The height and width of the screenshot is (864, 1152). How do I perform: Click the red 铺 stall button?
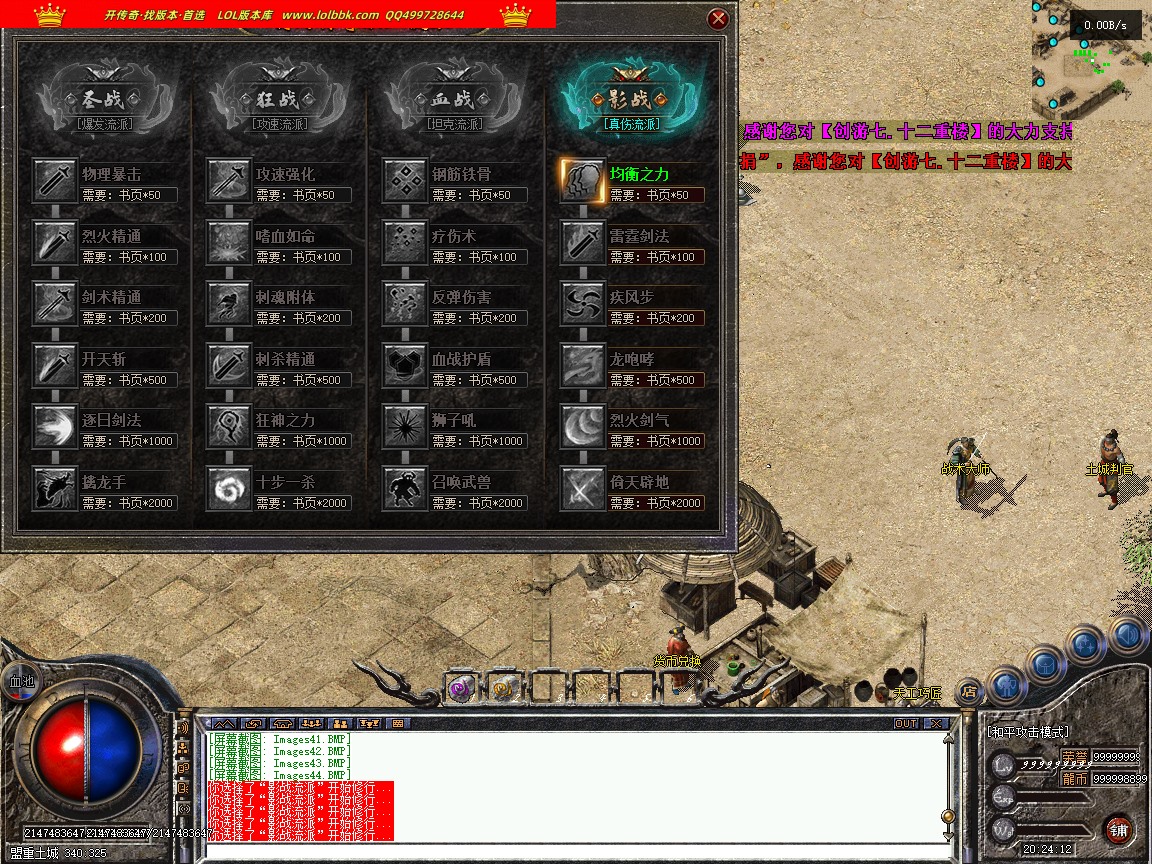[1119, 829]
